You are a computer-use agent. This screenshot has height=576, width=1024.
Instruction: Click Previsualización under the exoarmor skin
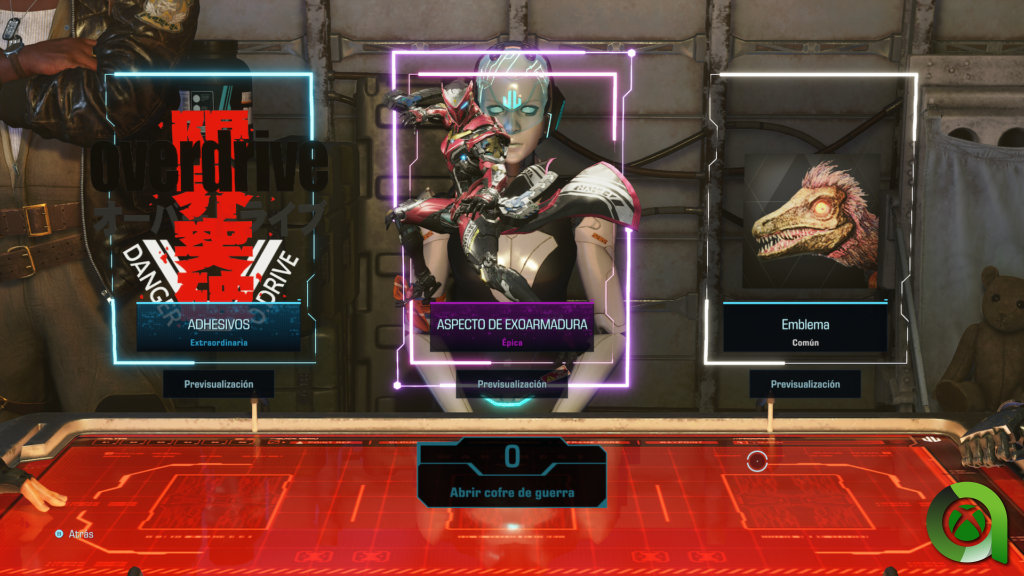(x=511, y=384)
